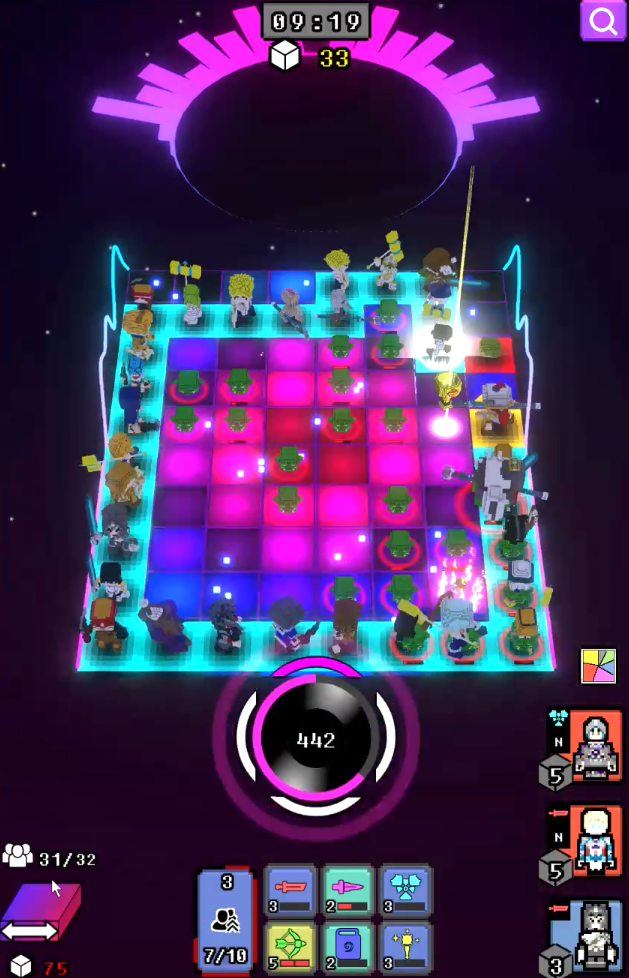Click the central vinyl record 442 button

(x=315, y=741)
